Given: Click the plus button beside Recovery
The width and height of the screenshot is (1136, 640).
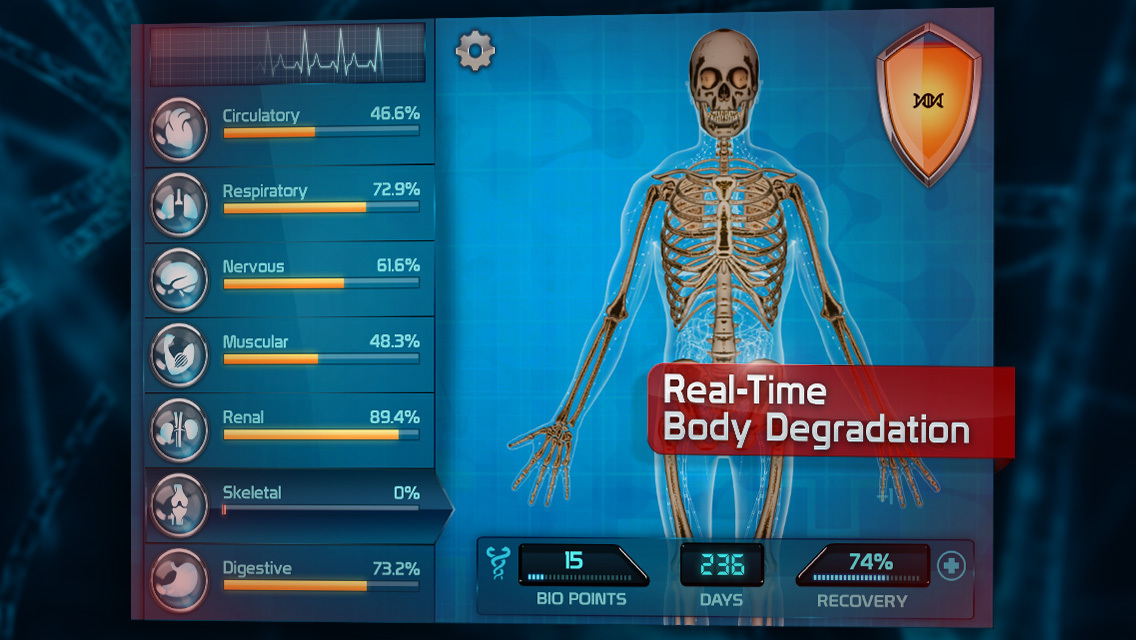Looking at the screenshot, I should (x=951, y=567).
